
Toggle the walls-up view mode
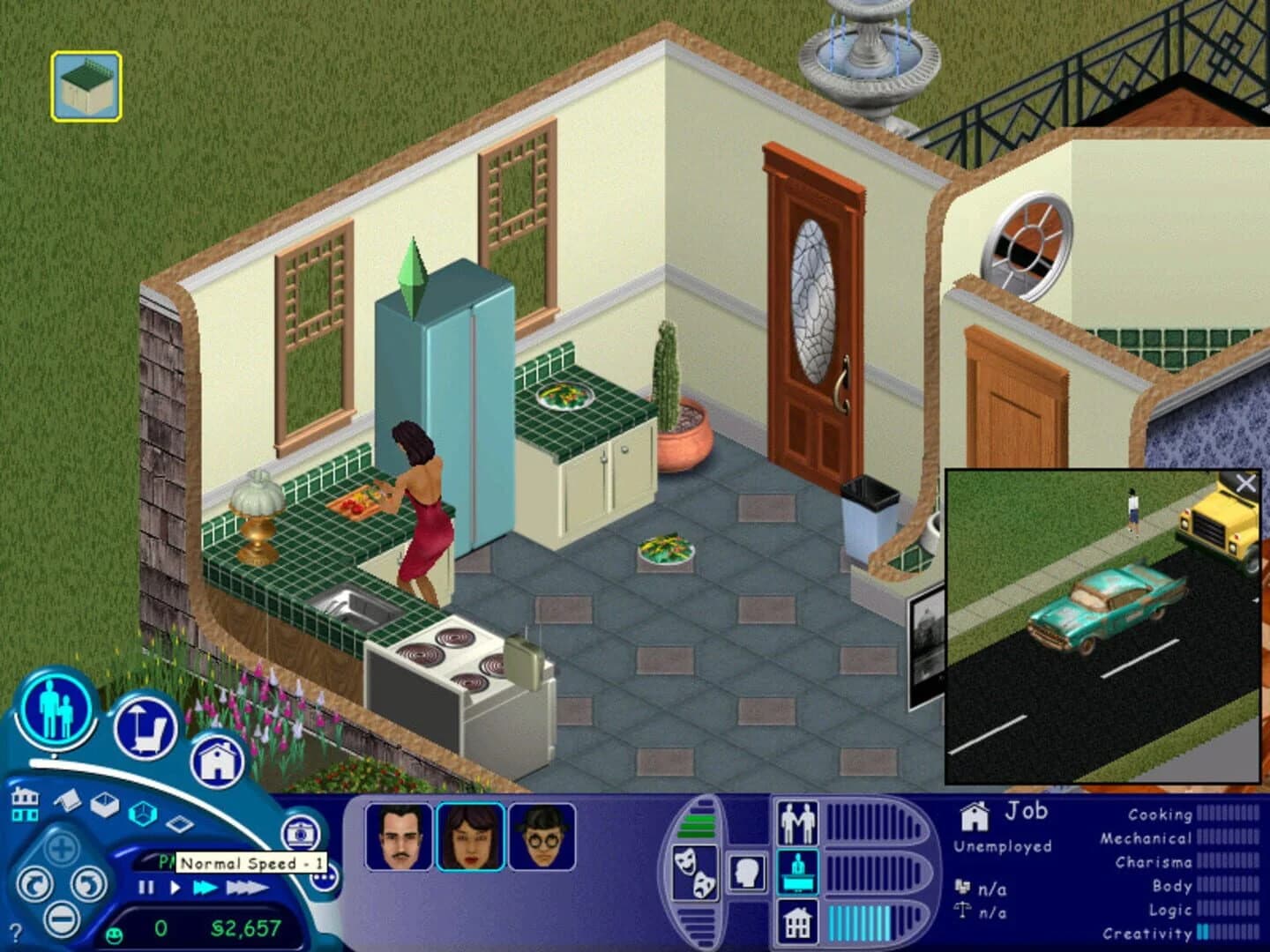coord(103,805)
